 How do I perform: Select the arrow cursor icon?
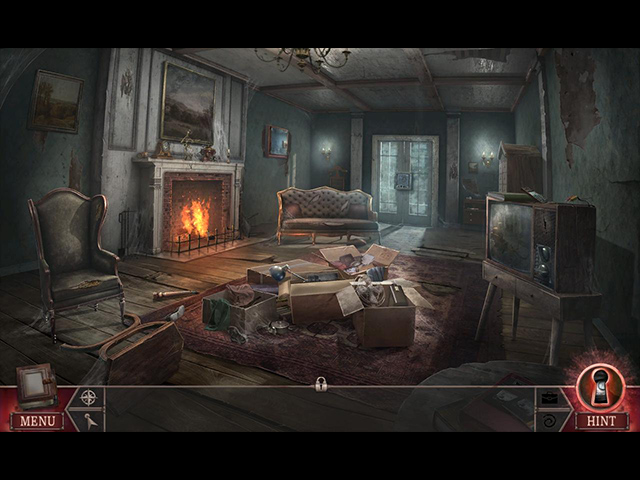pyautogui.click(x=89, y=421)
